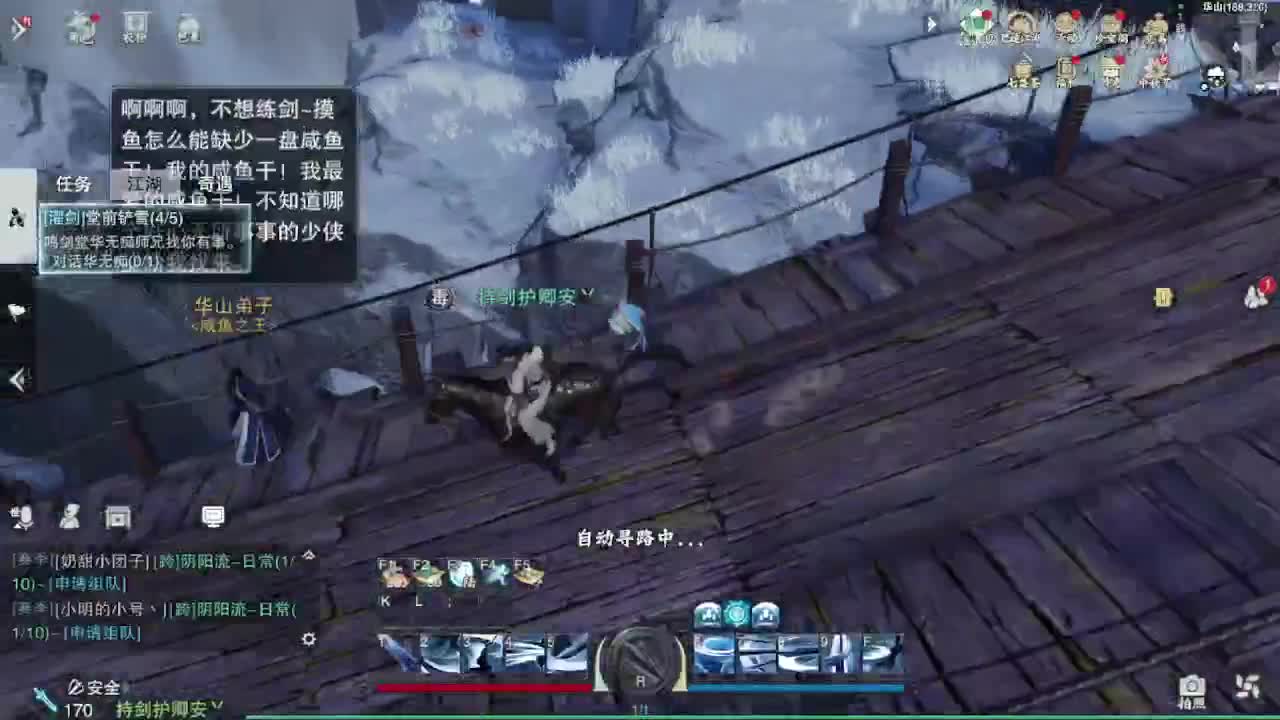
Task: Open the 中秋节 festival event icon
Action: point(1157,70)
